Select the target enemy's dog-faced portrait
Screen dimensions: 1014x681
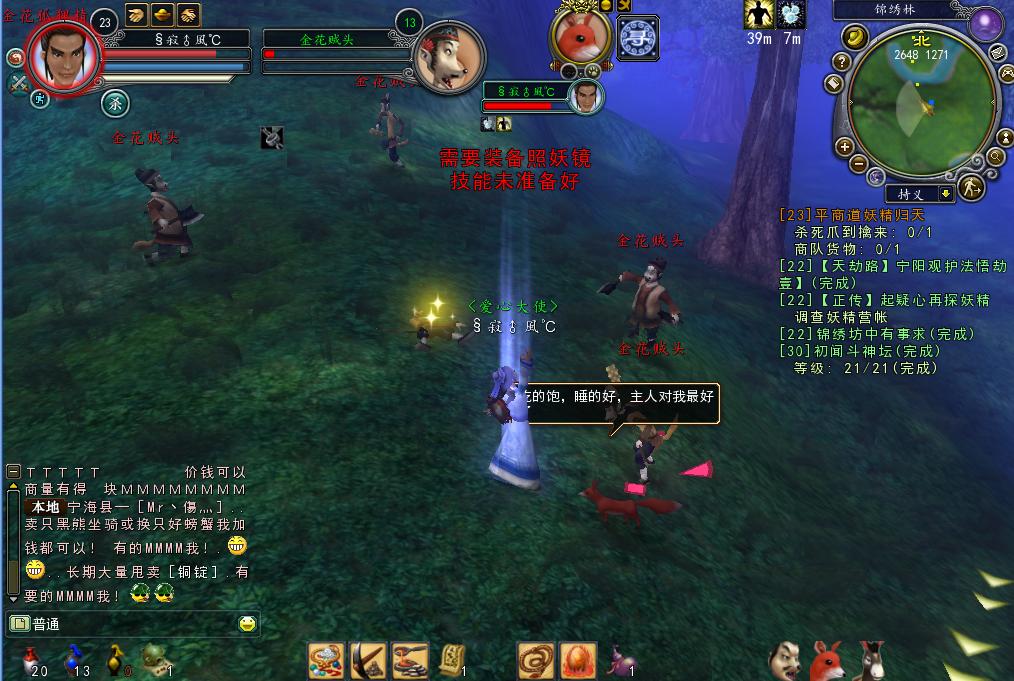click(448, 58)
